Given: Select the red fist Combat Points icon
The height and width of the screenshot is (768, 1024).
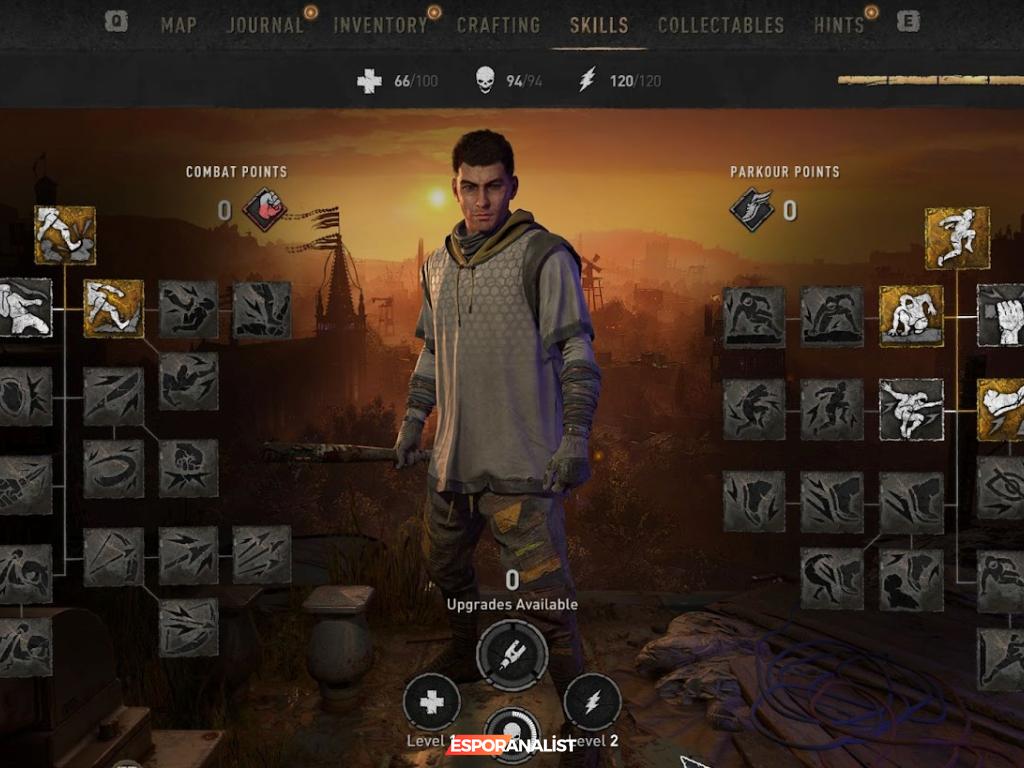Looking at the screenshot, I should coord(265,210).
